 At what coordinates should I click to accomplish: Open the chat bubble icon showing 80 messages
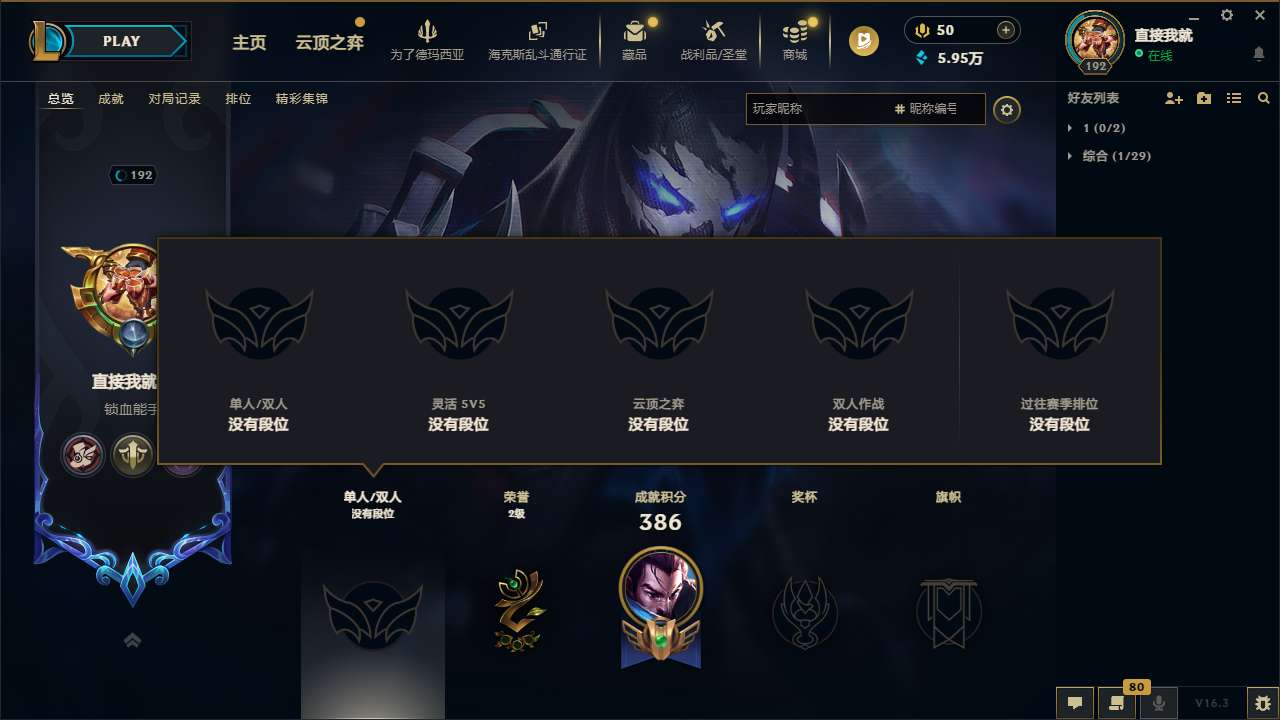(1117, 703)
